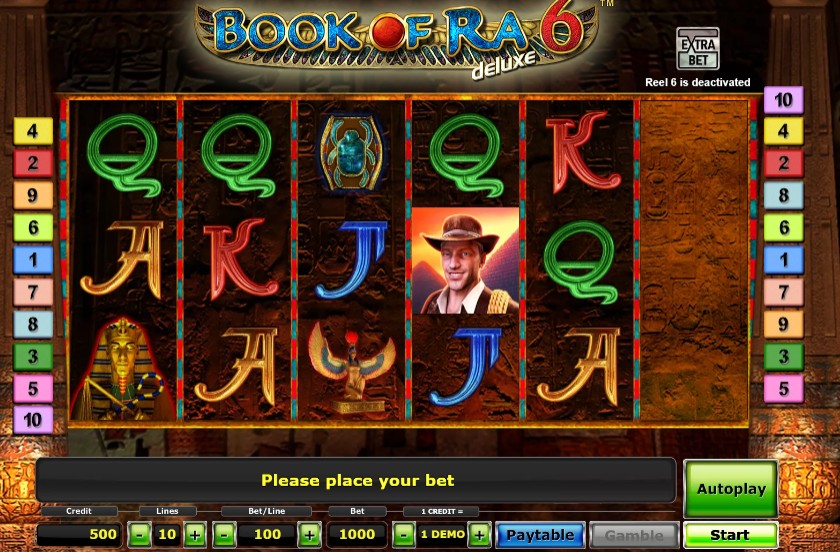Image resolution: width=840 pixels, height=552 pixels.
Task: Increase the number of Lines
Action: (x=195, y=535)
